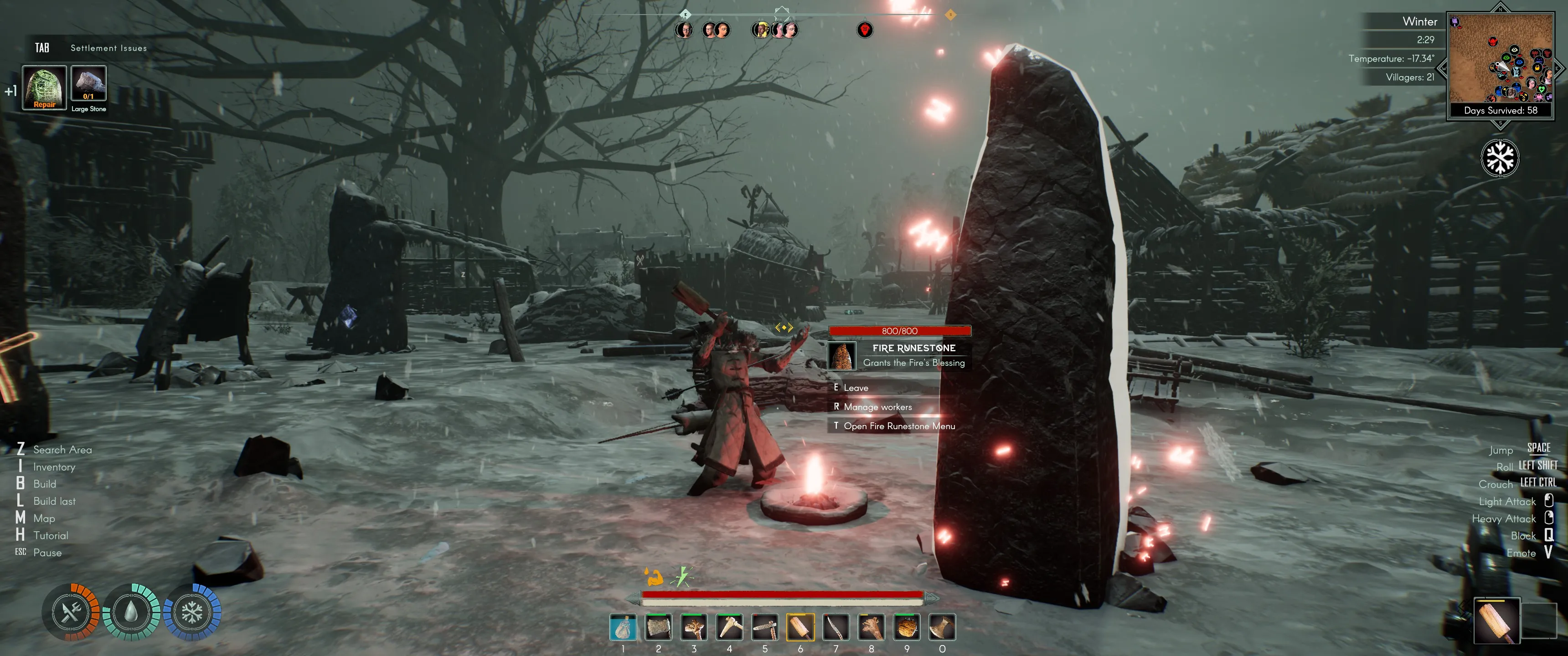Open the Map from the left shortcut list
1568x656 pixels.
[x=44, y=518]
